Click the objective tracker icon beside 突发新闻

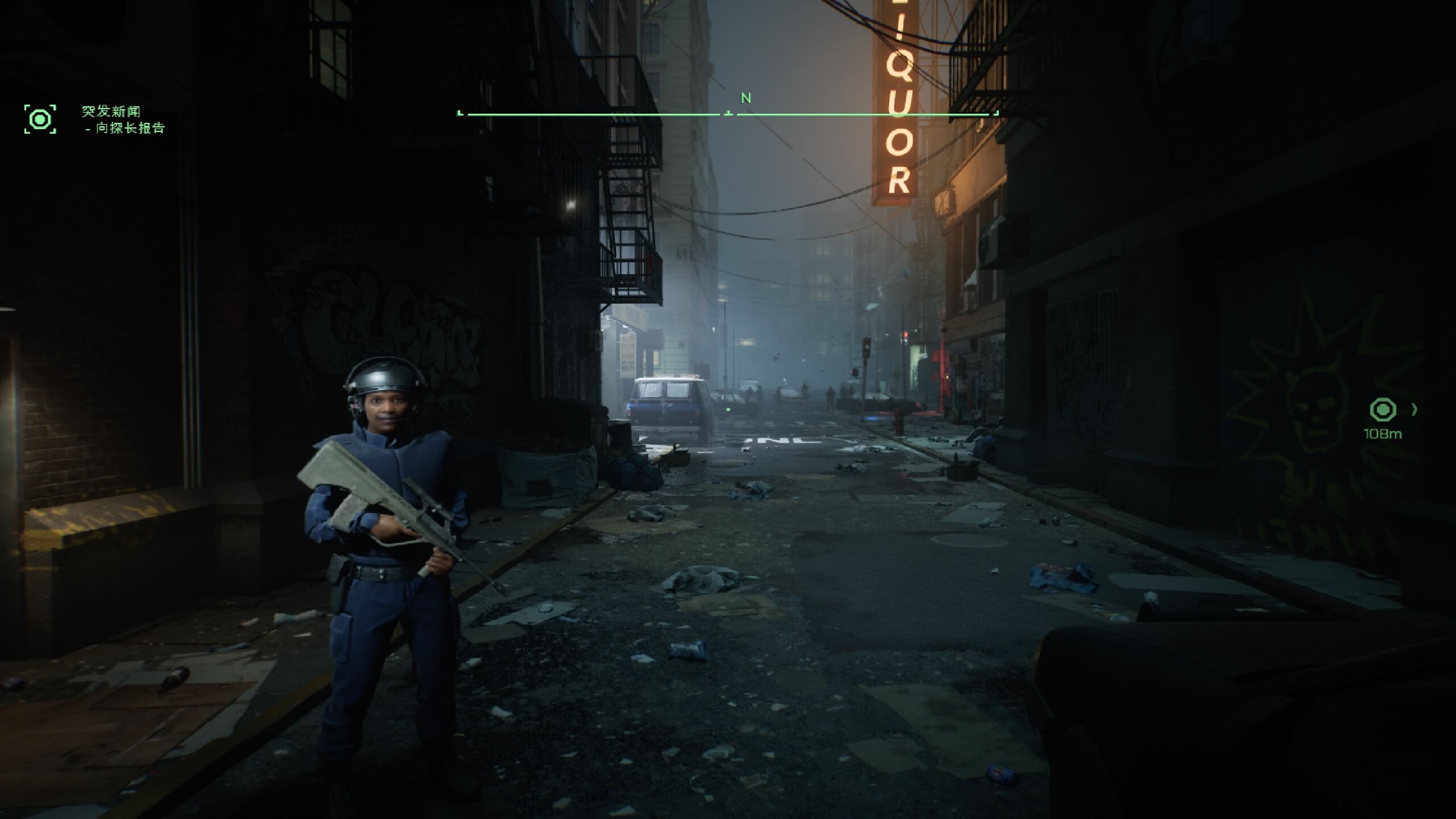pos(40,119)
